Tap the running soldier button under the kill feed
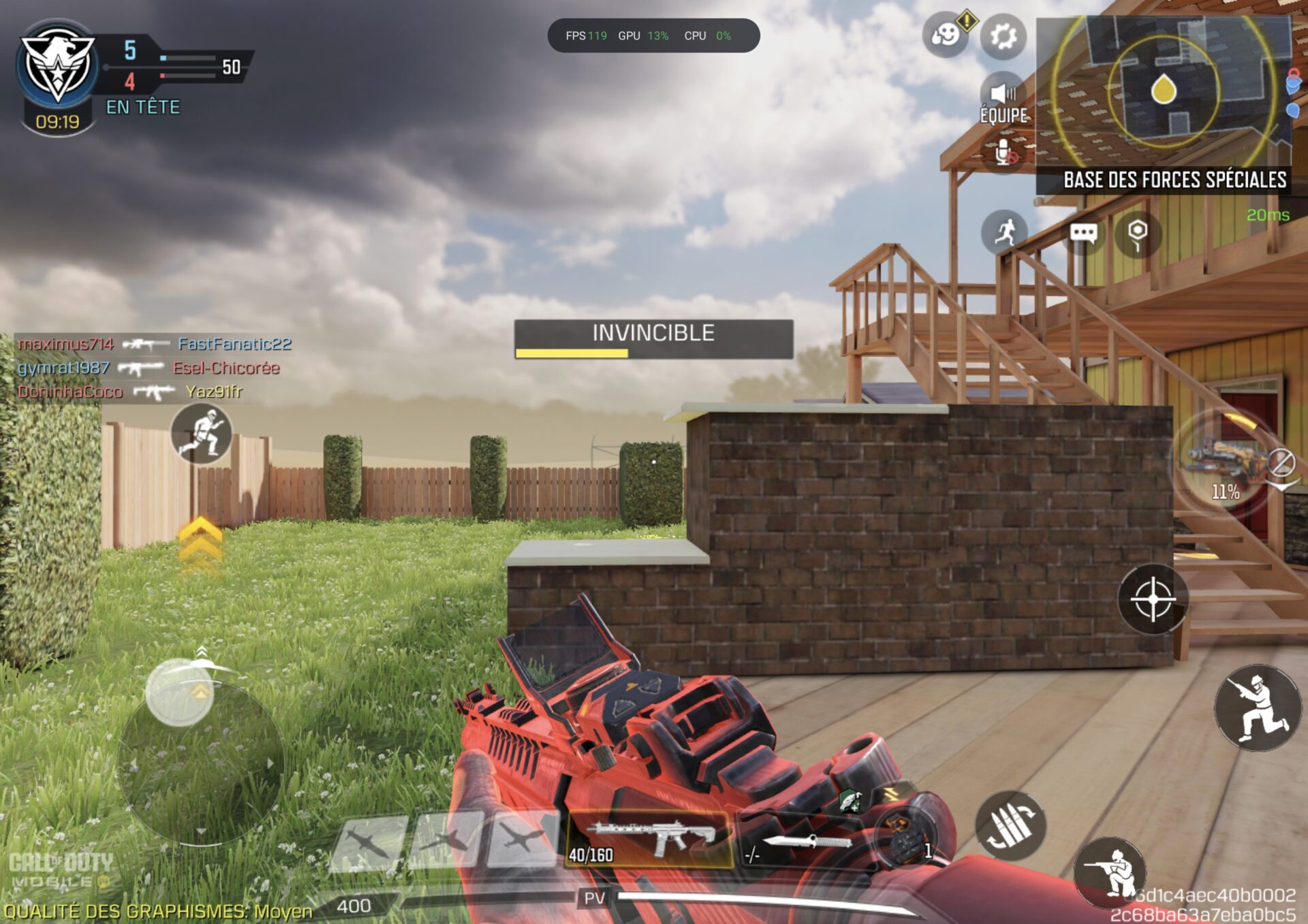This screenshot has width=1308, height=924. click(202, 434)
